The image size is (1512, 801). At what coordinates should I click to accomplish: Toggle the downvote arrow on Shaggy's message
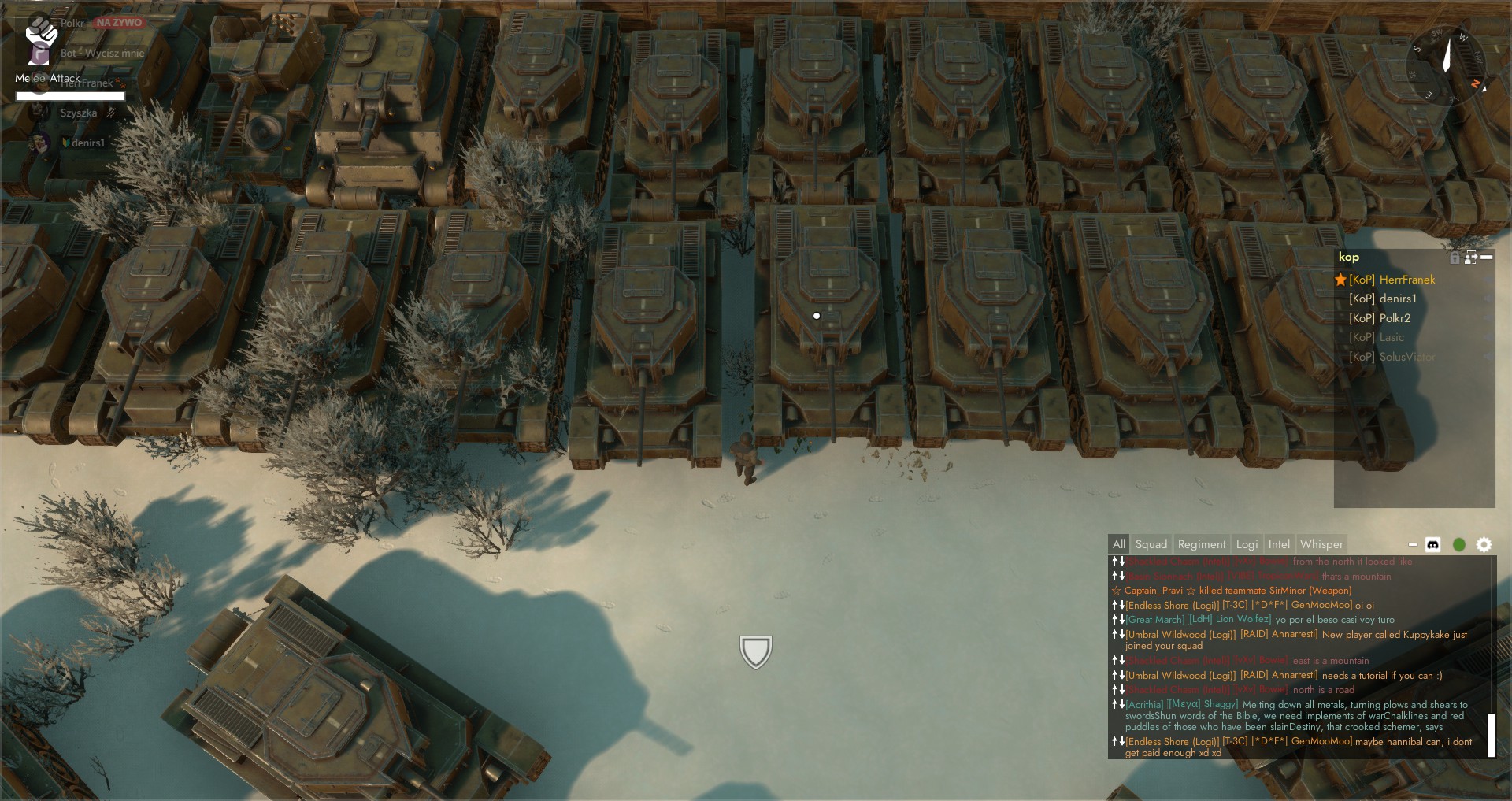[x=1121, y=705]
